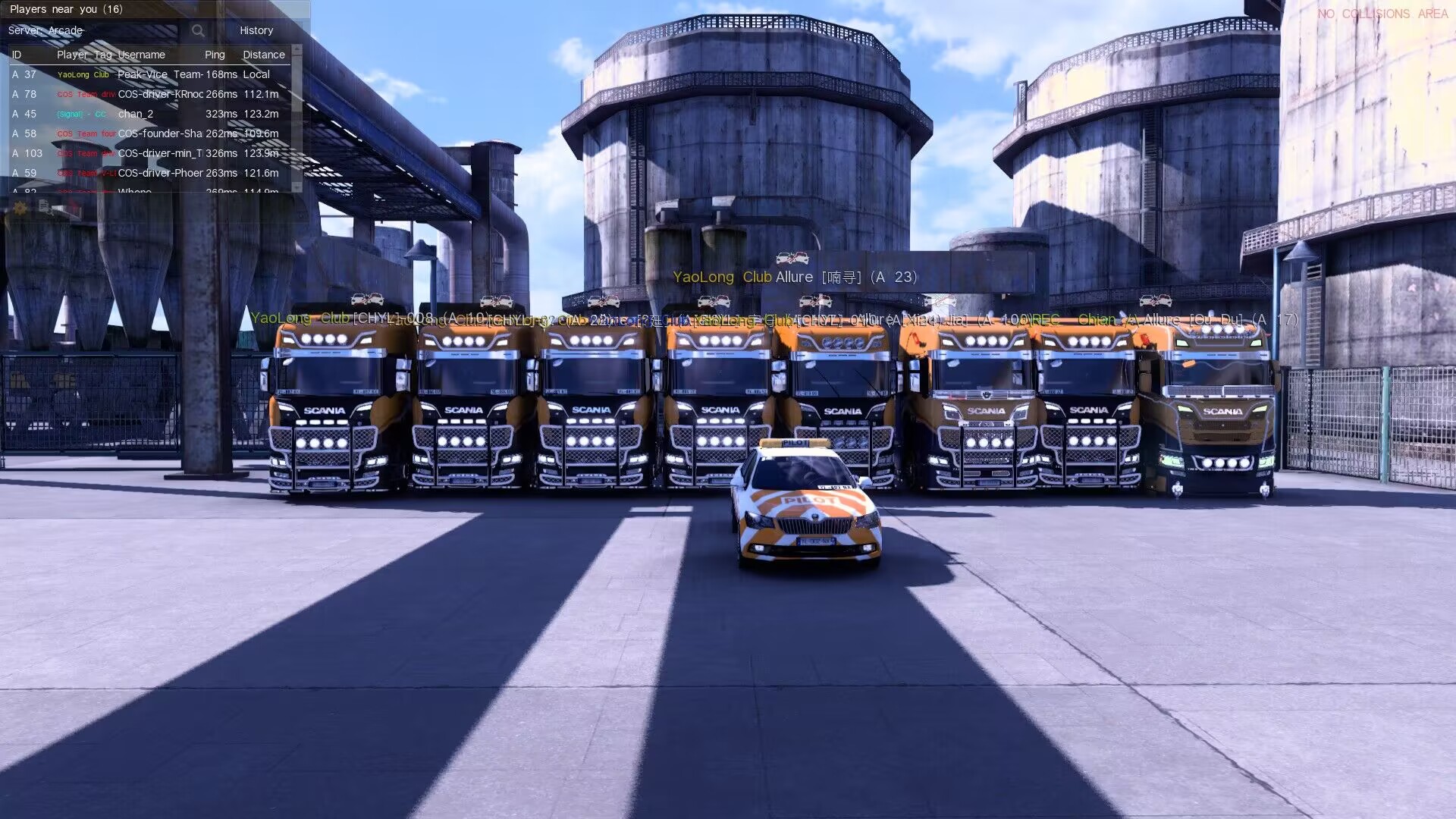Pick player row COS-driver-min_T, ID 103
The width and height of the screenshot is (1456, 819).
[x=152, y=153]
